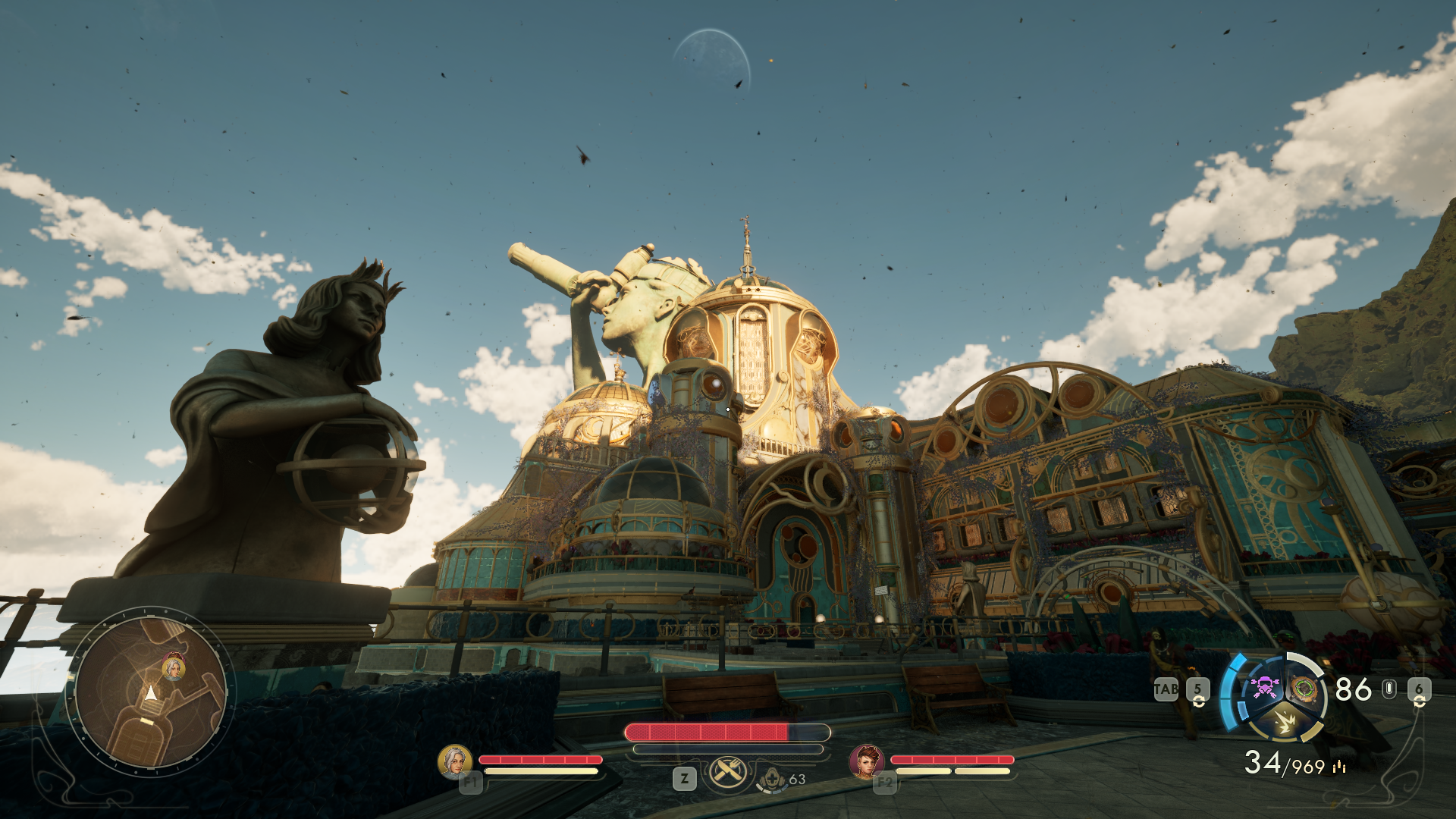This screenshot has height=819, width=1456.
Task: Select the round bronze device slot
Action: (1304, 689)
